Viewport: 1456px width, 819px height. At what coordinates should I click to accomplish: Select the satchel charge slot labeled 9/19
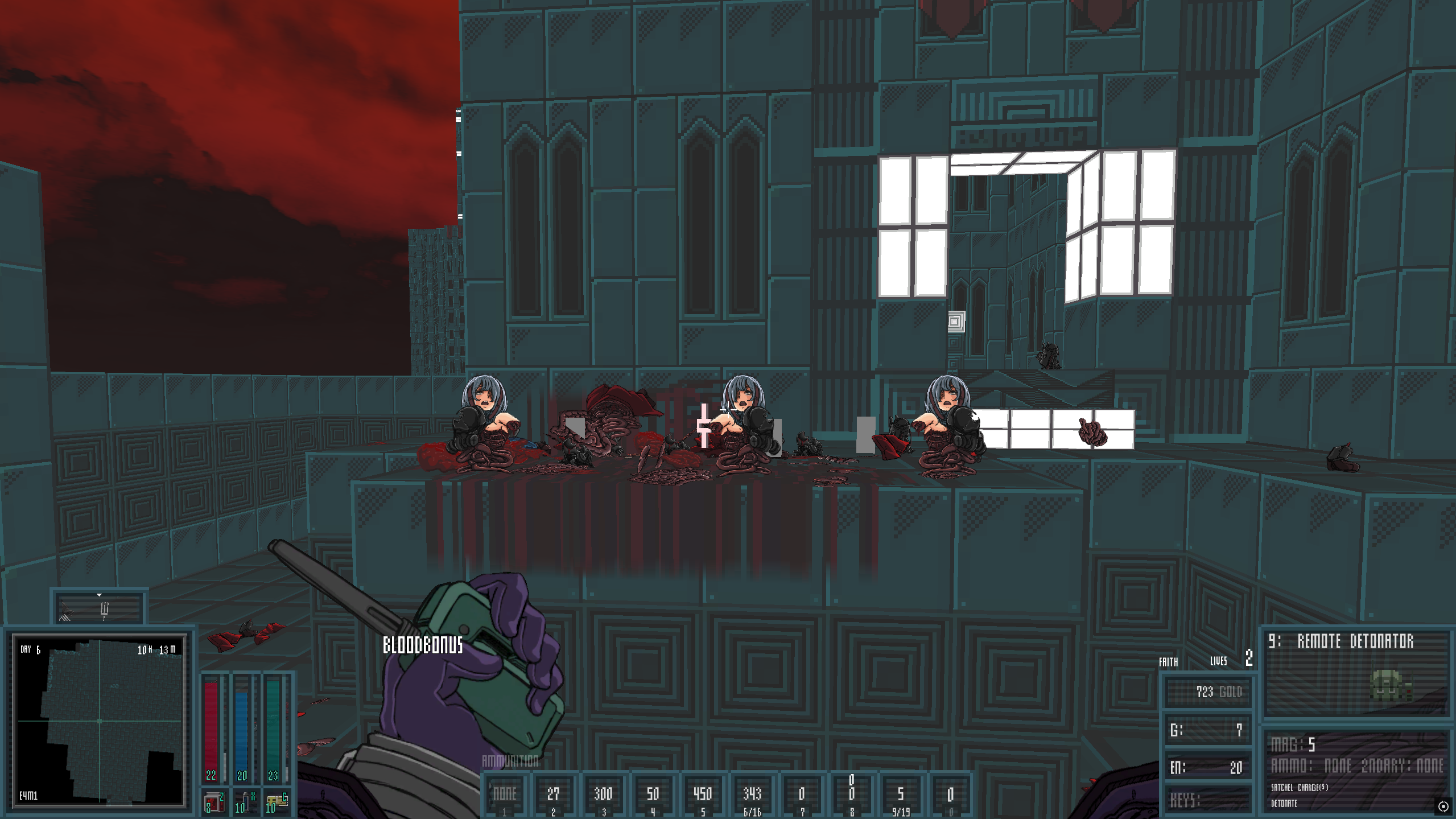[901, 796]
